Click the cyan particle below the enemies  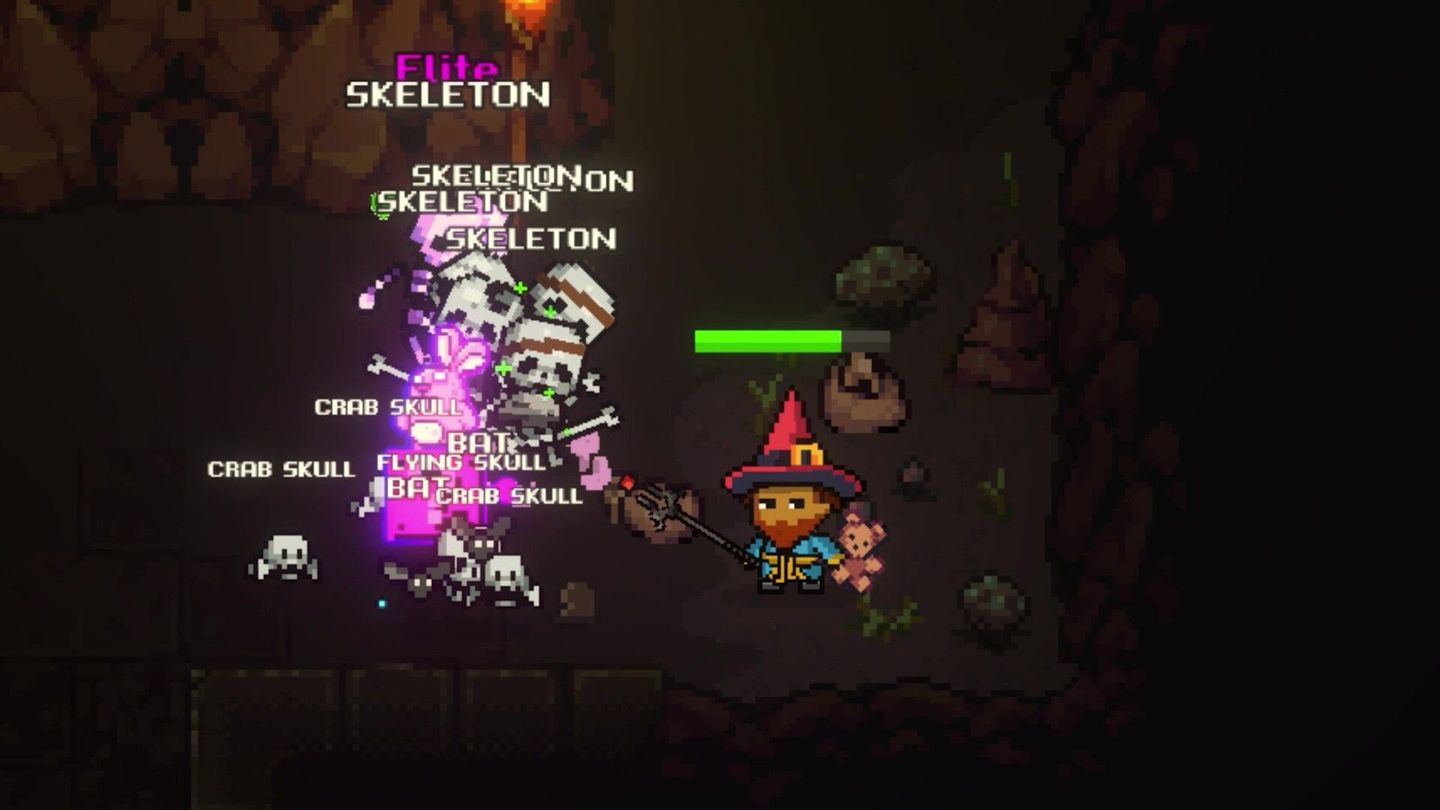tap(380, 601)
